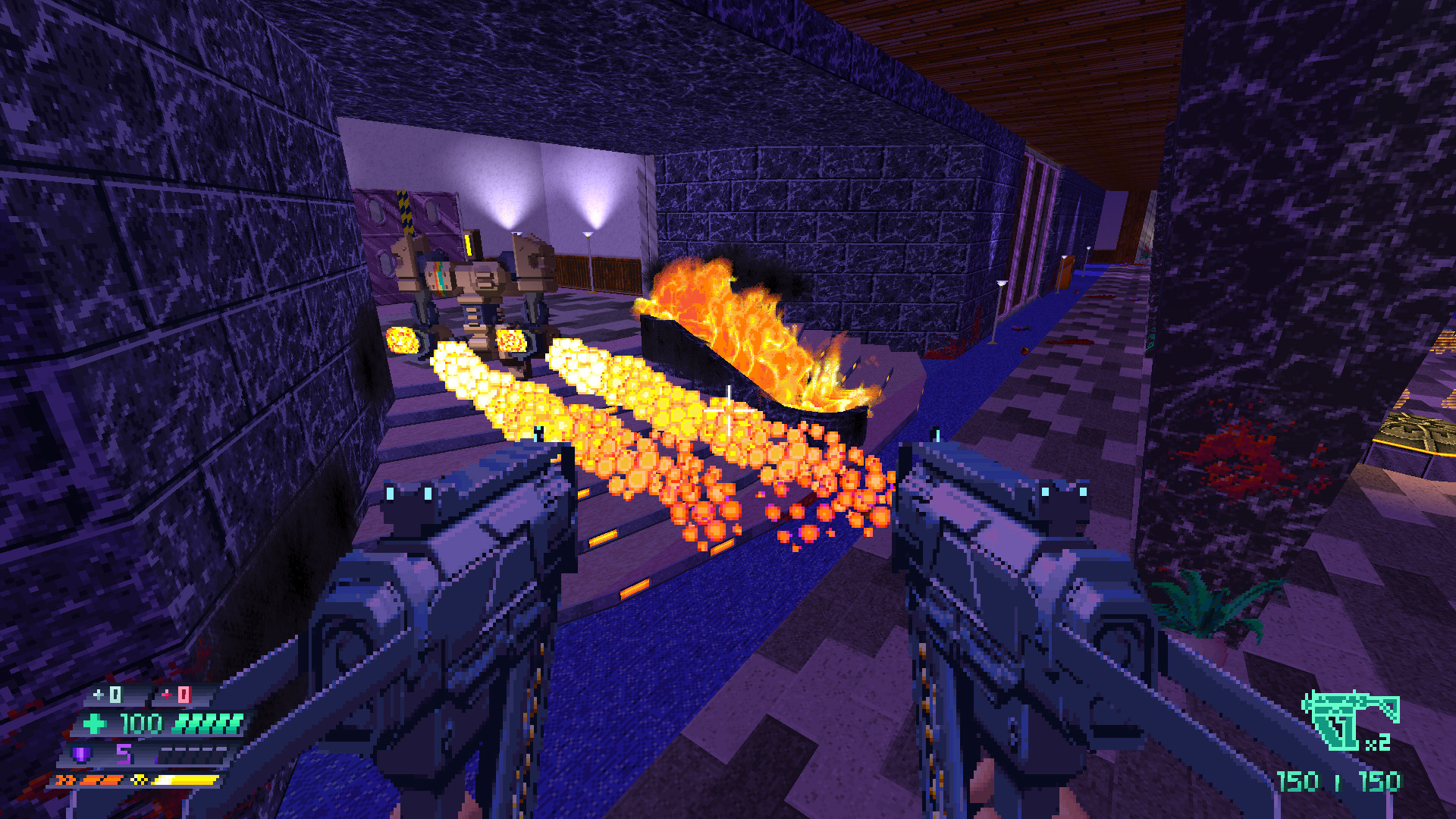This screenshot has width=1456, height=819.
Task: Click the purple armor shield icon
Action: point(80,753)
